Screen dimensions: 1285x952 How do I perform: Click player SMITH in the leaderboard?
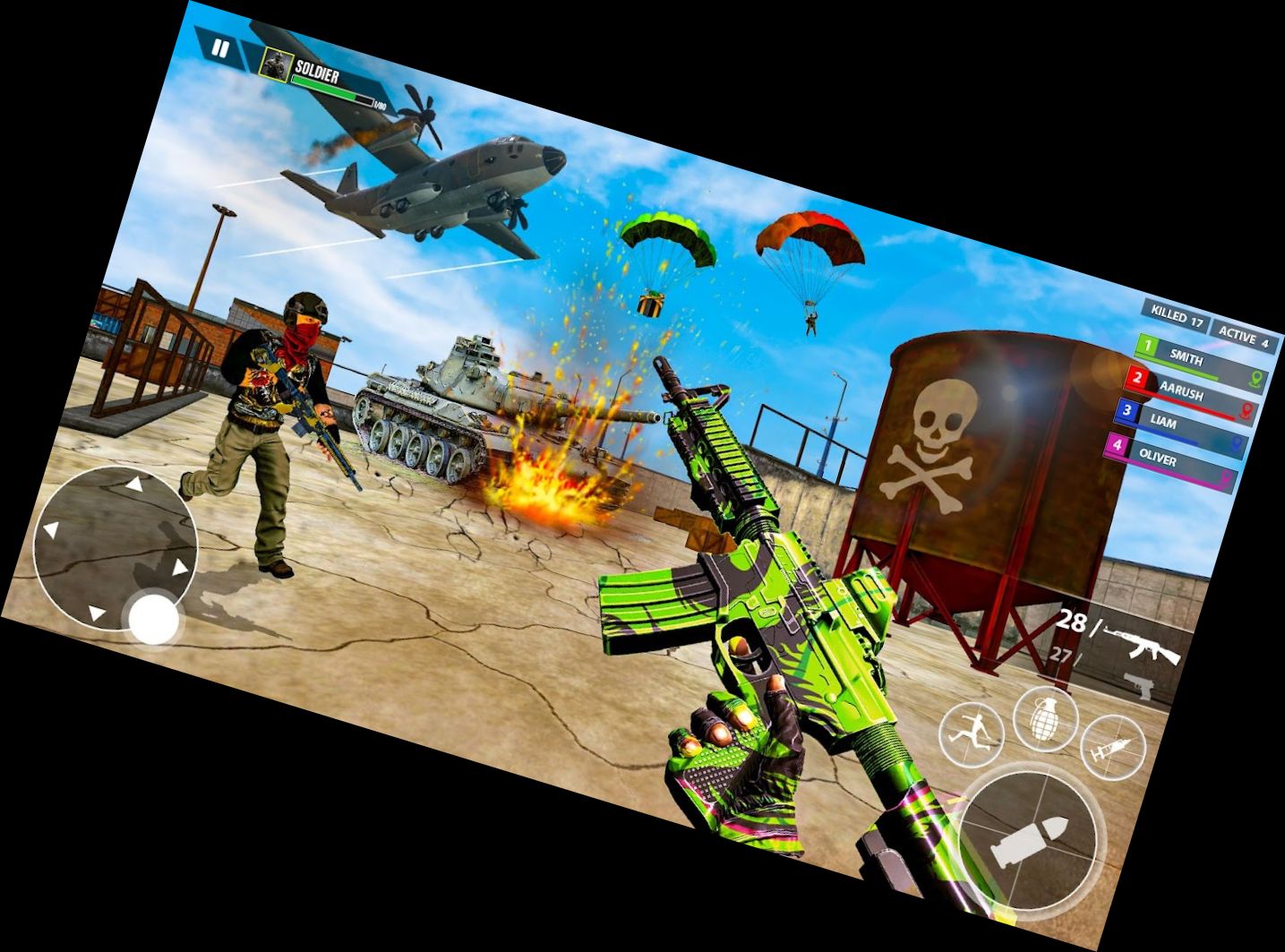1187,359
